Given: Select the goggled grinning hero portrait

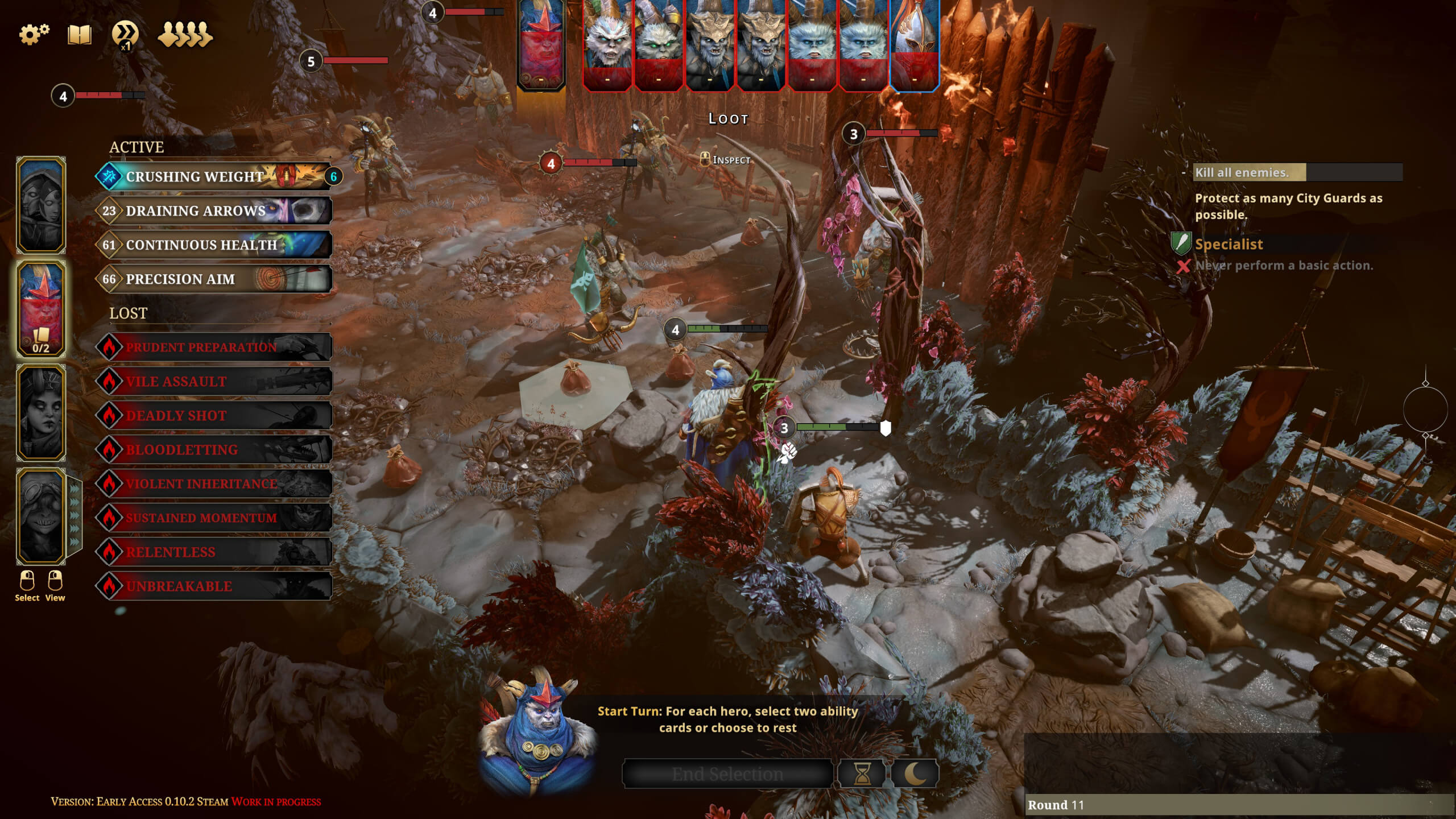Looking at the screenshot, I should pos(41,516).
